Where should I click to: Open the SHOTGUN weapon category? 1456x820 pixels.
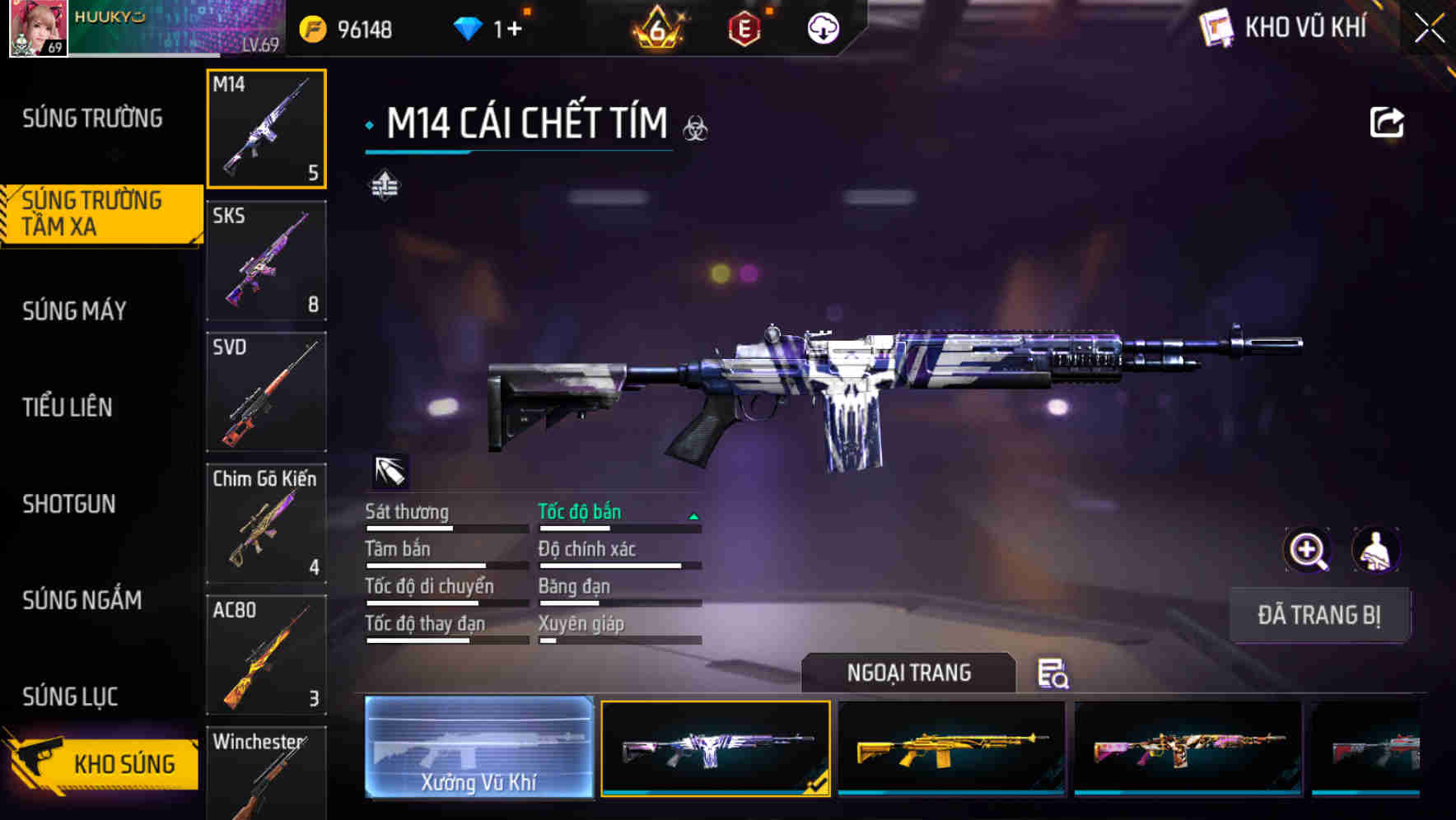tap(69, 504)
